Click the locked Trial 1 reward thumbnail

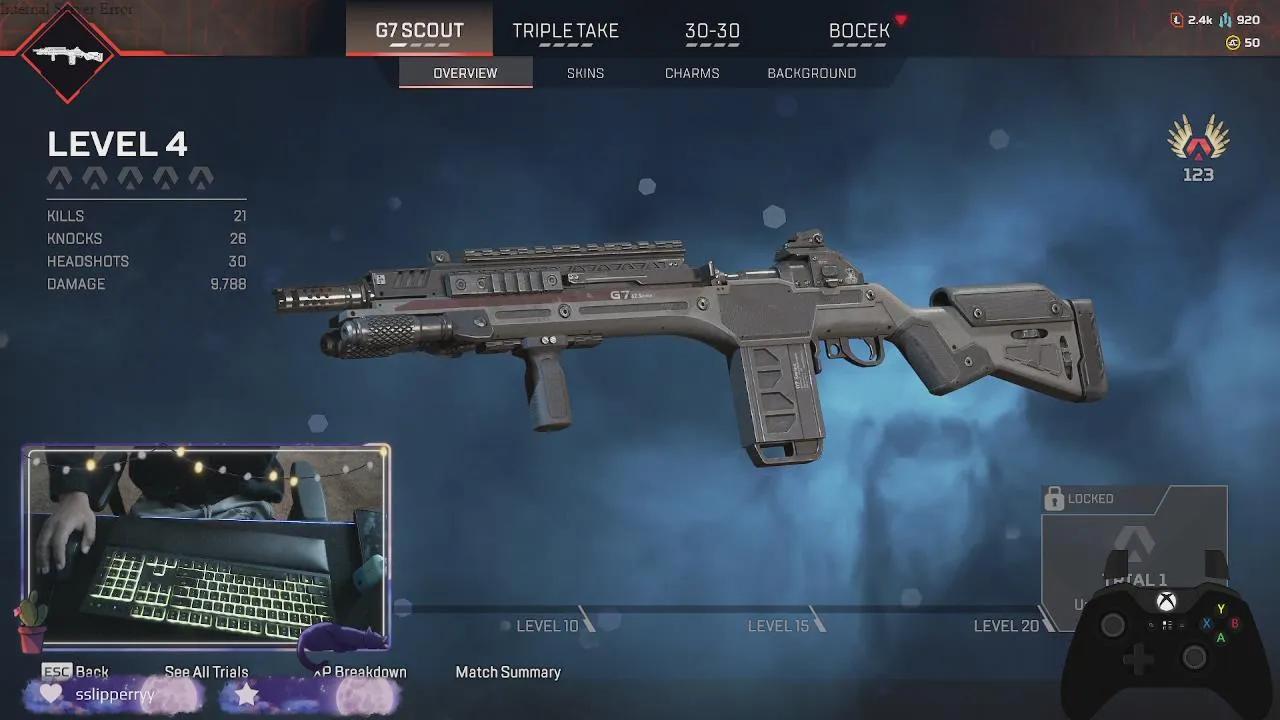(1133, 550)
